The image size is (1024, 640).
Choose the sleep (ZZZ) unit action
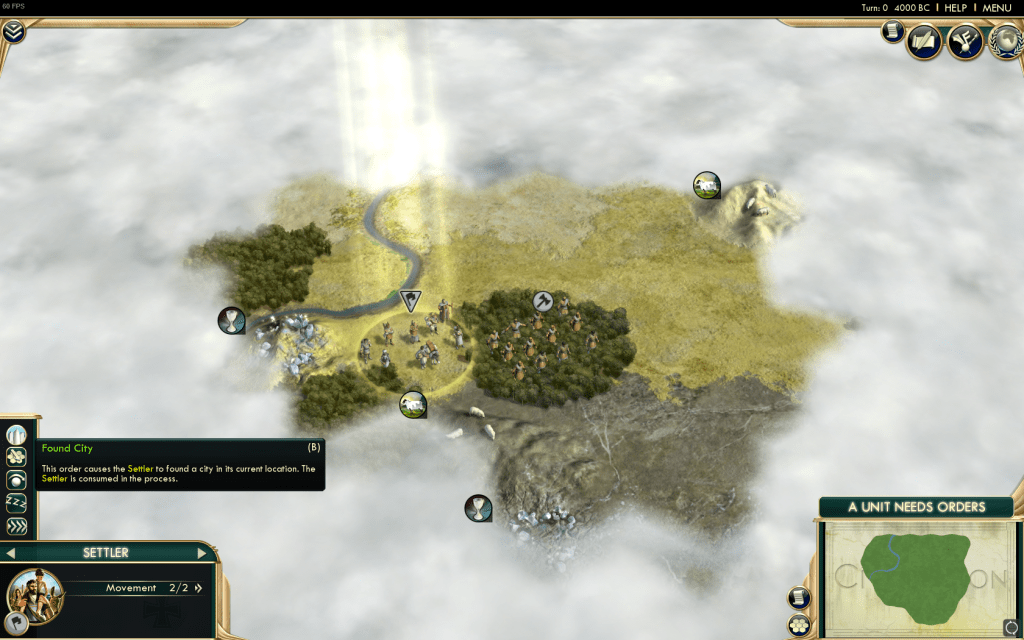16,503
